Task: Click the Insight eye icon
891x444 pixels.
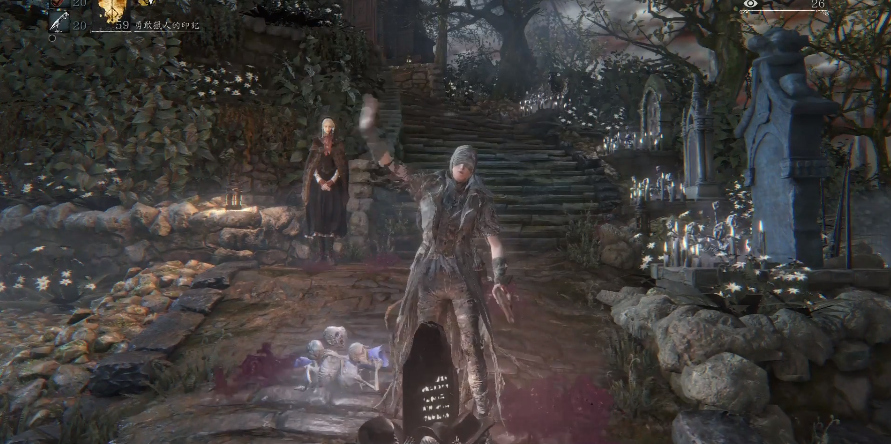Action: coord(751,5)
